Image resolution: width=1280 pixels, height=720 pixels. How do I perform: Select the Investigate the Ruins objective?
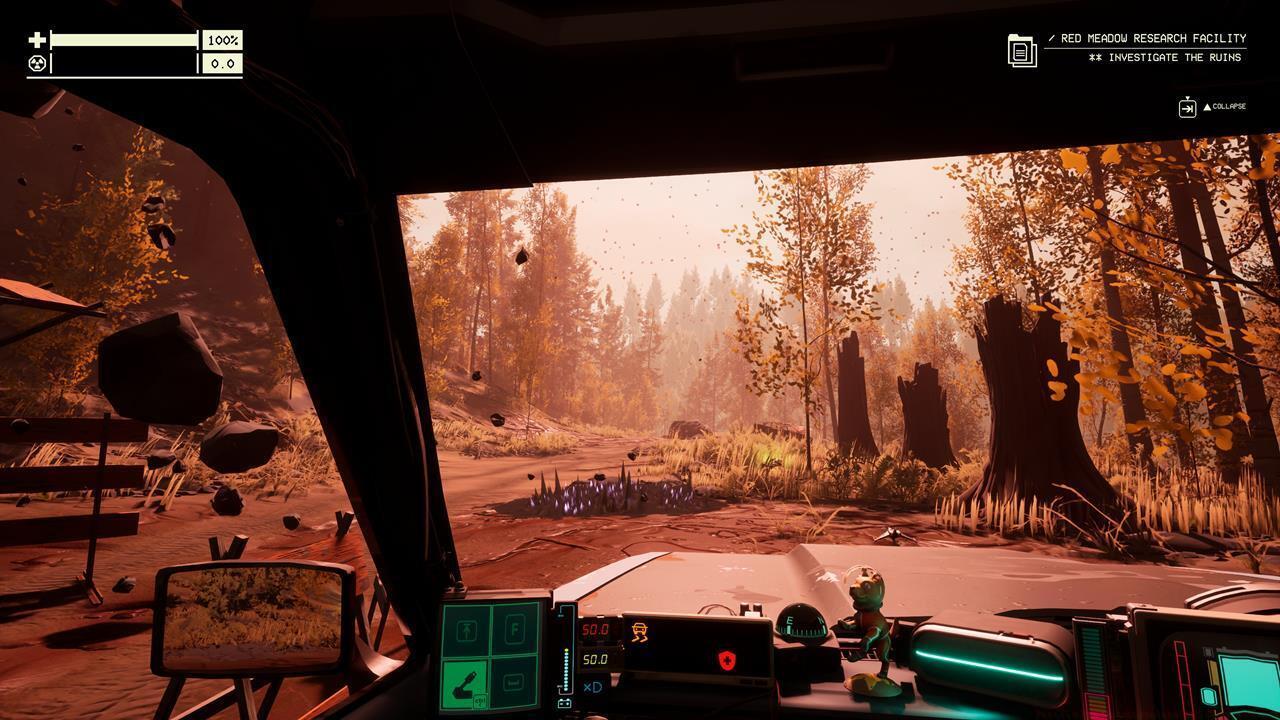pos(1165,58)
